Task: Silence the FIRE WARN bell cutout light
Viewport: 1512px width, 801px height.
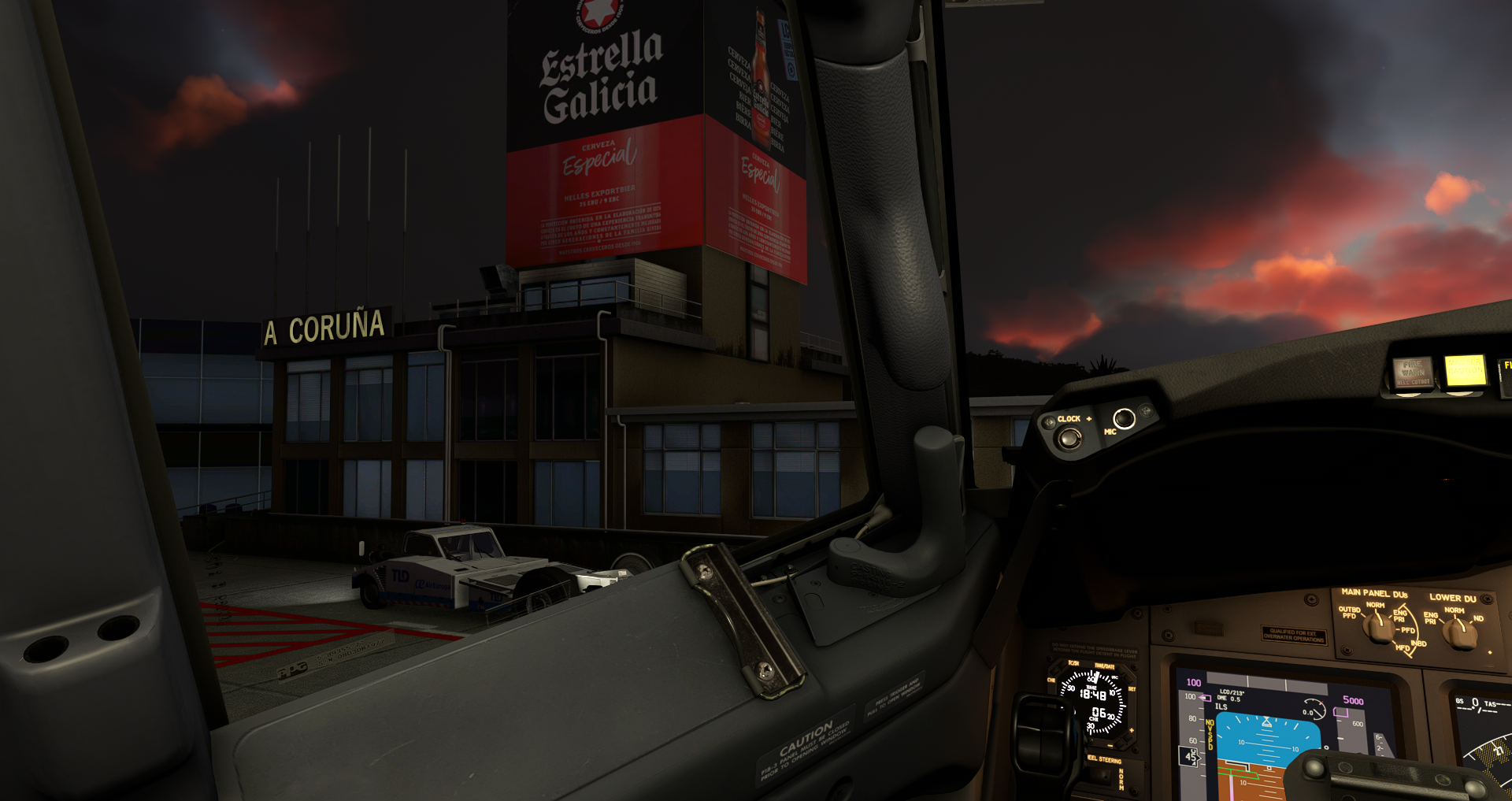Action: (1412, 372)
